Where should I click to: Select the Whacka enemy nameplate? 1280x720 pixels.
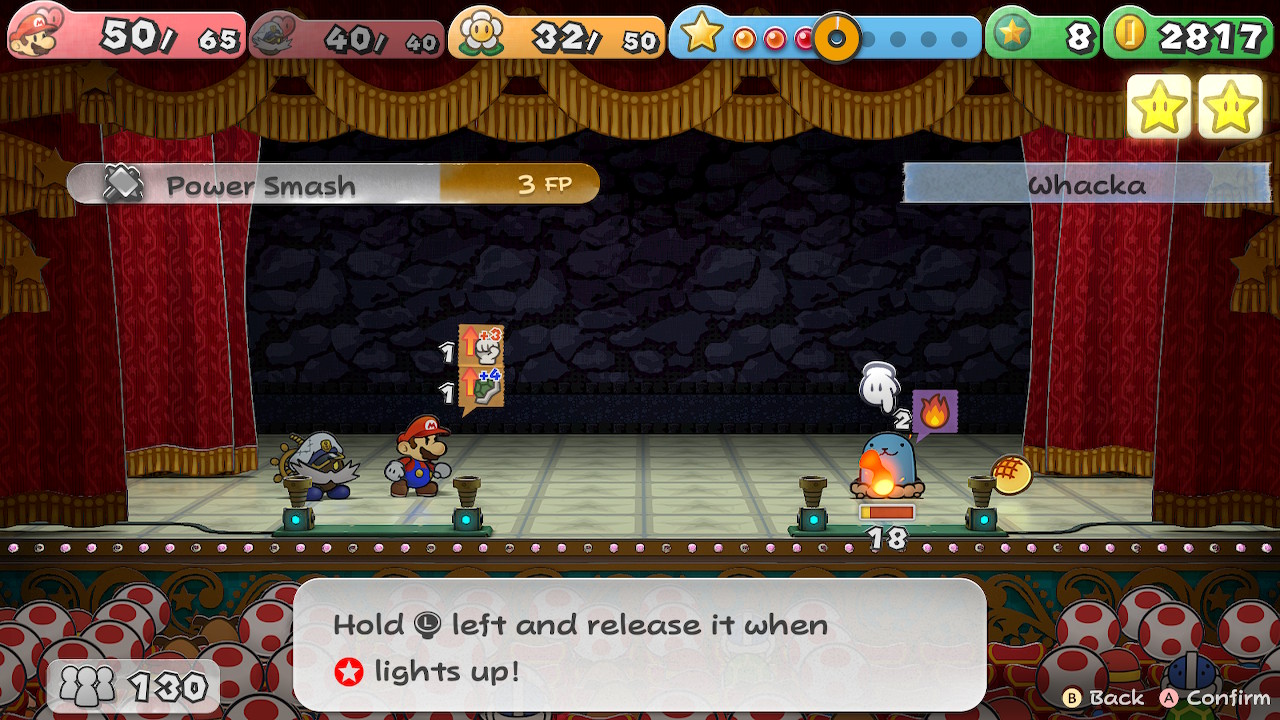(1088, 183)
